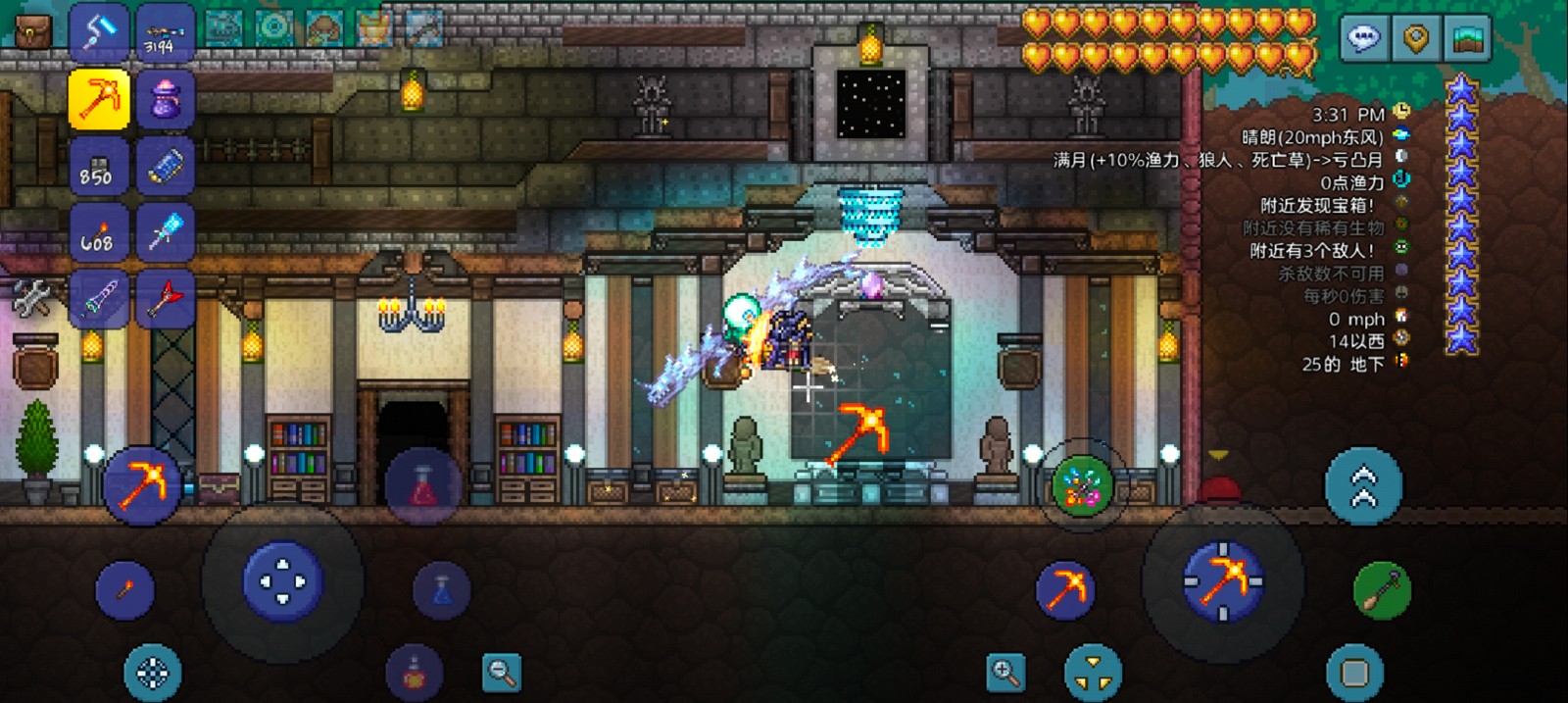Image resolution: width=1568 pixels, height=703 pixels.
Task: Choose the purple sack hotbar slot
Action: 164,98
